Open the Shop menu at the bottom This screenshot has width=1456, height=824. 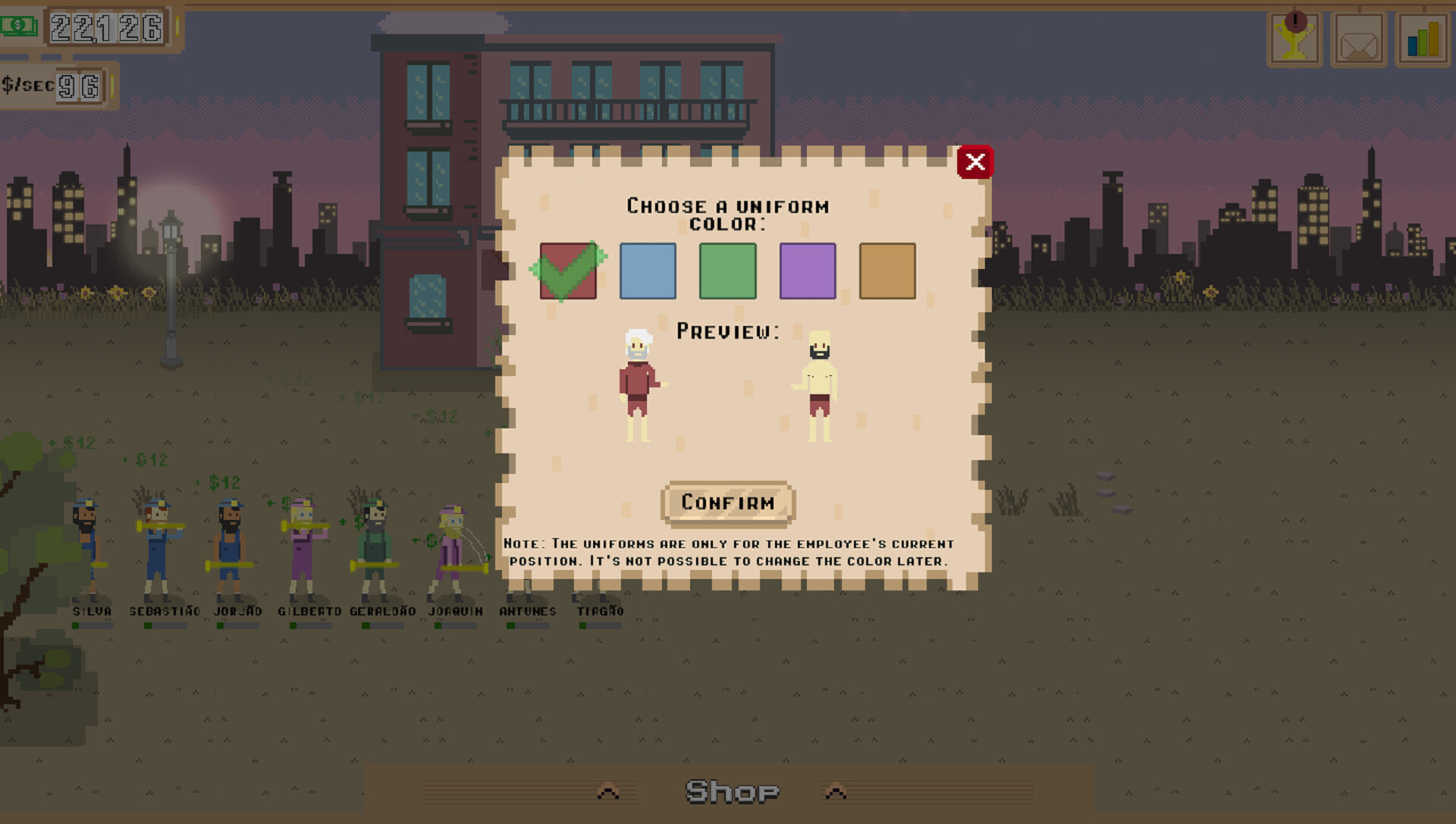730,791
